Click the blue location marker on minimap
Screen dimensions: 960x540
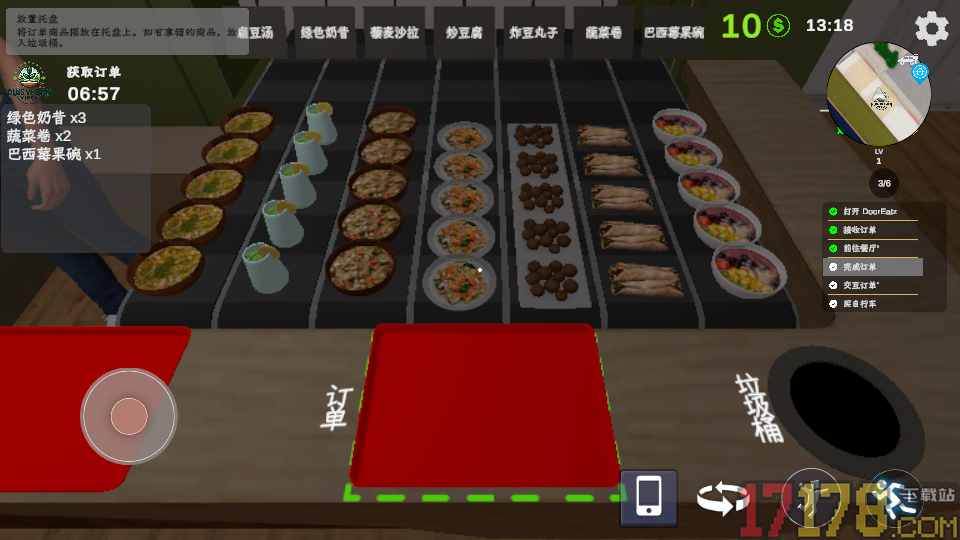tap(920, 72)
